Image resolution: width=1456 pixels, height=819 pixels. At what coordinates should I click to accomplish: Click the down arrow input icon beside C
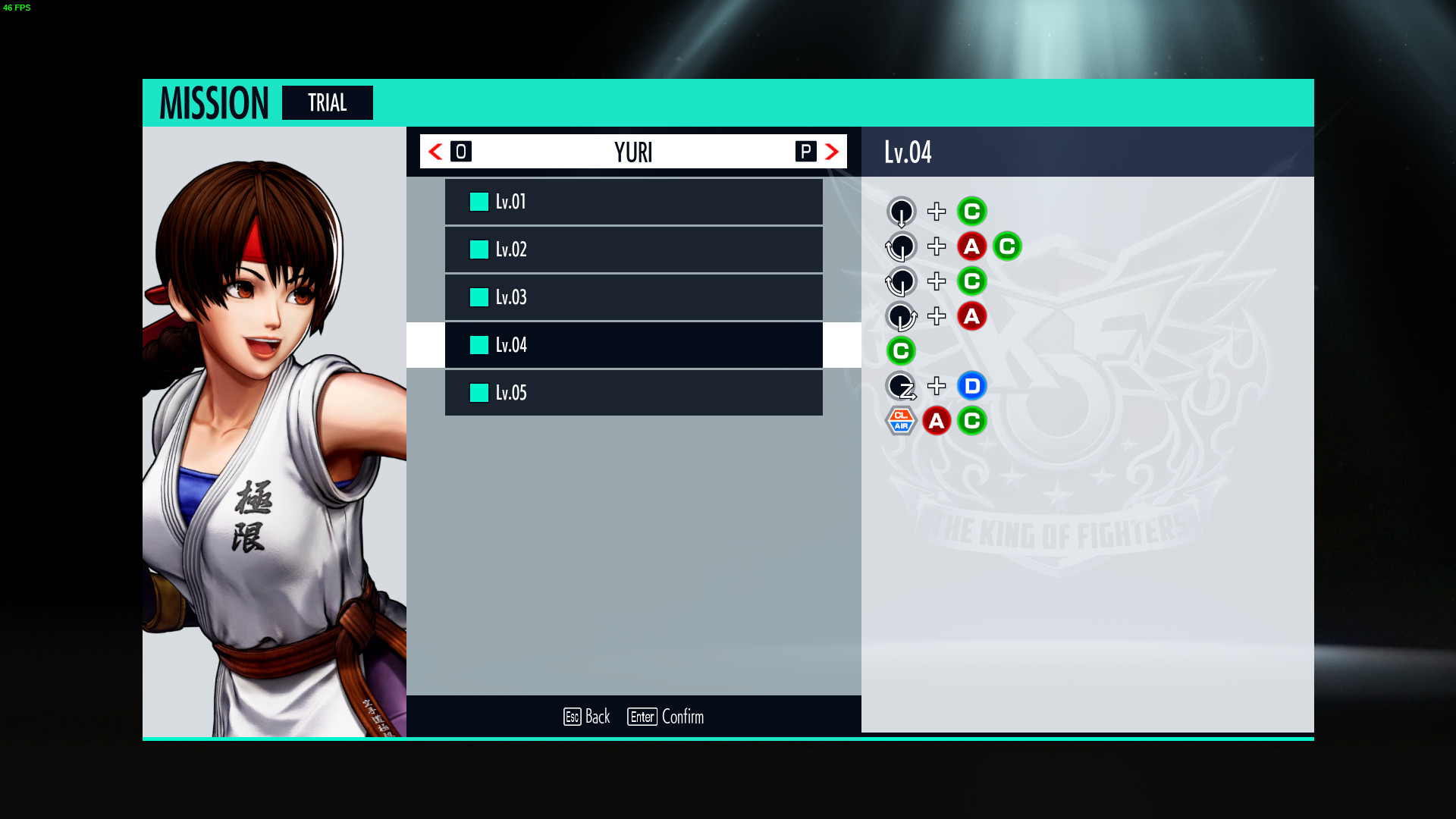click(901, 212)
